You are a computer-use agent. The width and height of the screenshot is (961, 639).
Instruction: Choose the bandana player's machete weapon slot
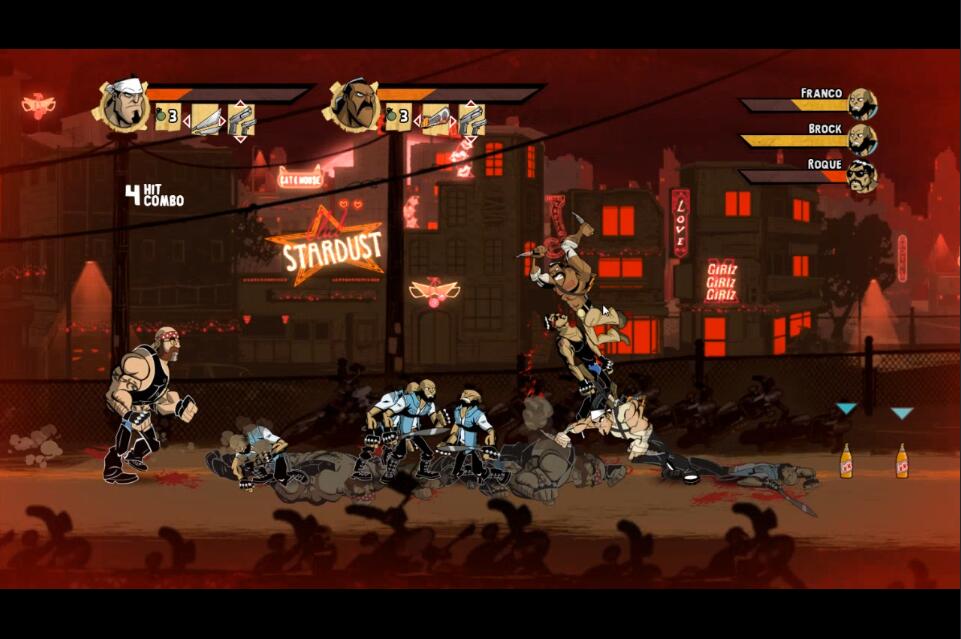click(206, 119)
